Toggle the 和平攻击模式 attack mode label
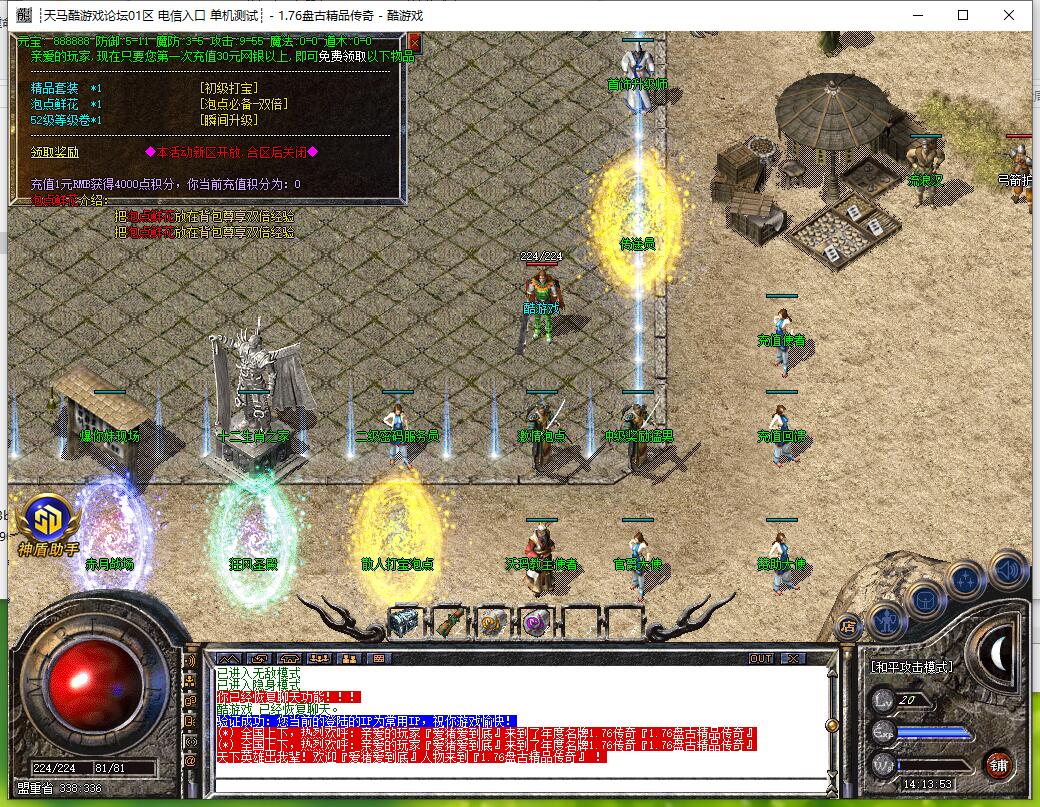Viewport: 1040px width, 807px height. [911, 667]
